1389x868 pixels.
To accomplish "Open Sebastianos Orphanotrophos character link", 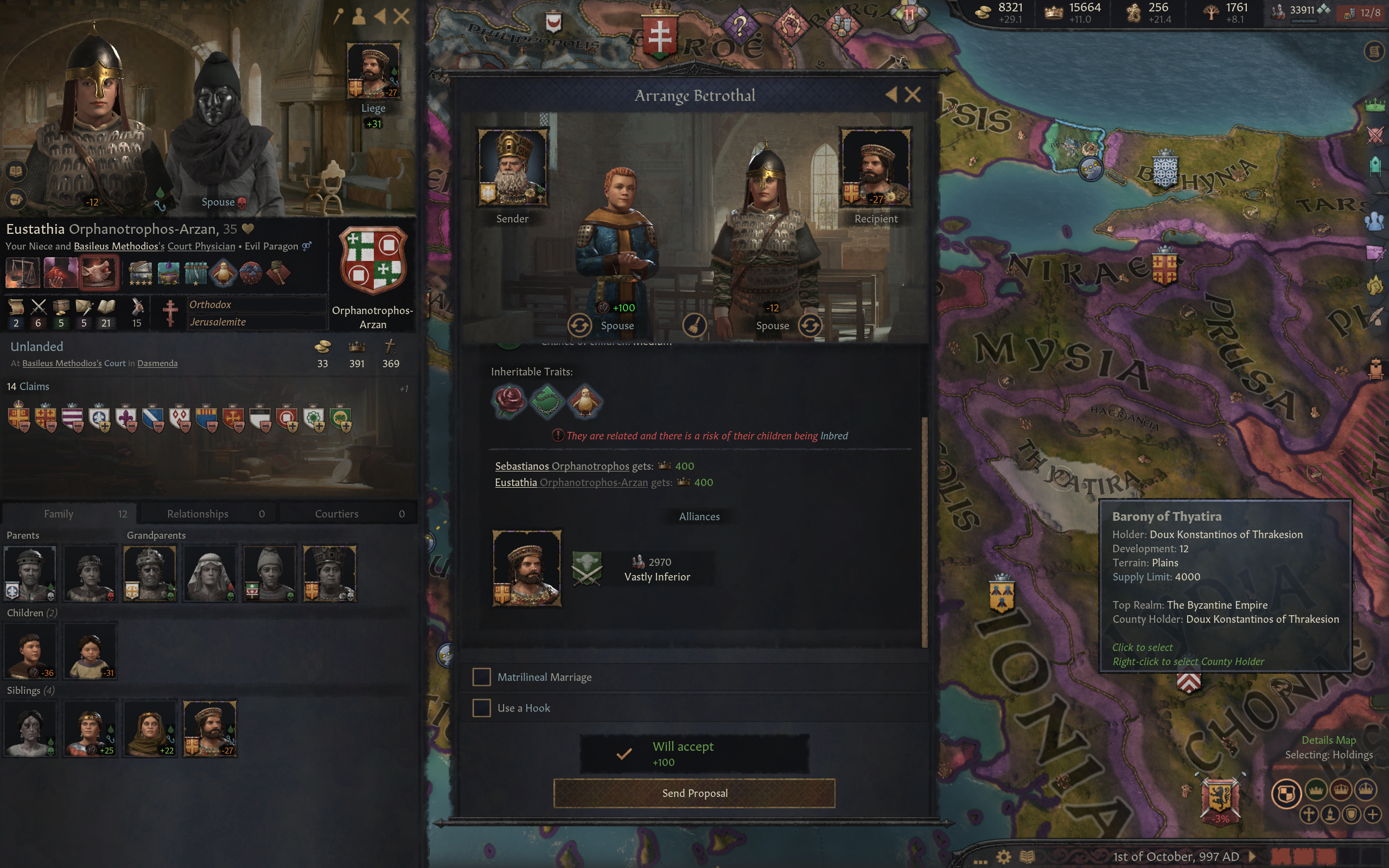I will (562, 466).
